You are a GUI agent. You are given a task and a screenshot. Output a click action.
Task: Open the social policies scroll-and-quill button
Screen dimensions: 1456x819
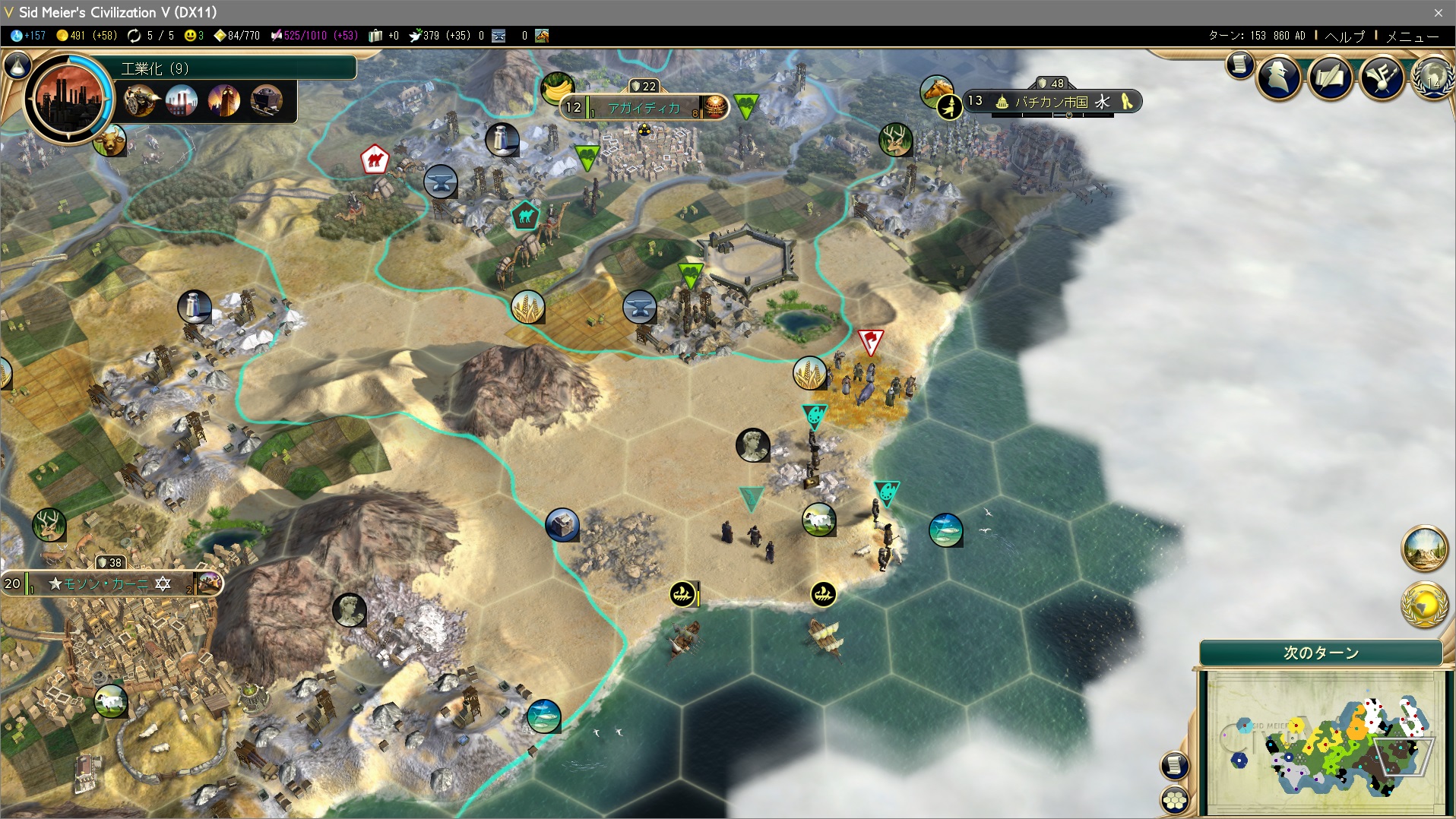pos(1330,77)
